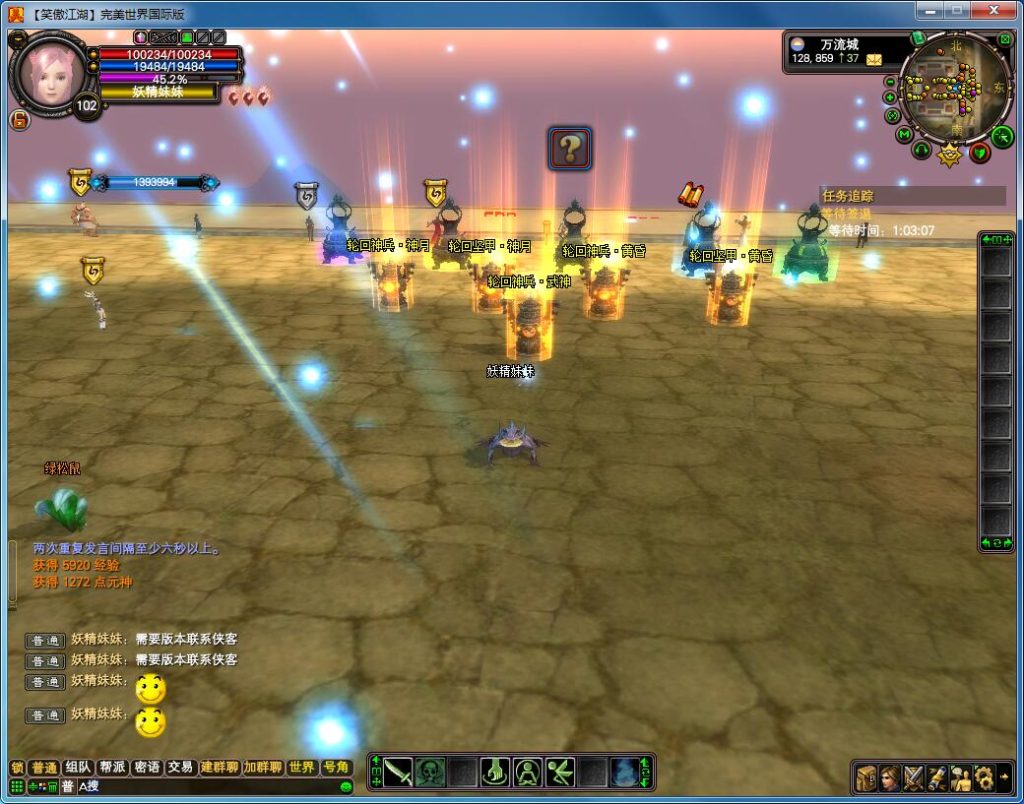Zoom in the minimap with plus button
1024x804 pixels.
click(x=890, y=97)
